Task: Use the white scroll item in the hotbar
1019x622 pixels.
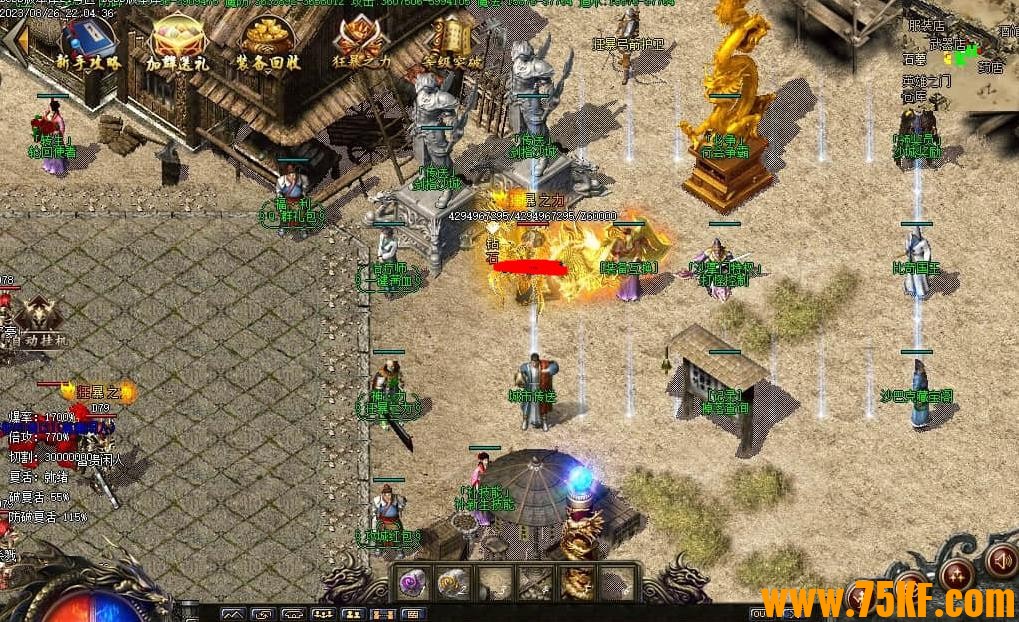Action: point(453,582)
